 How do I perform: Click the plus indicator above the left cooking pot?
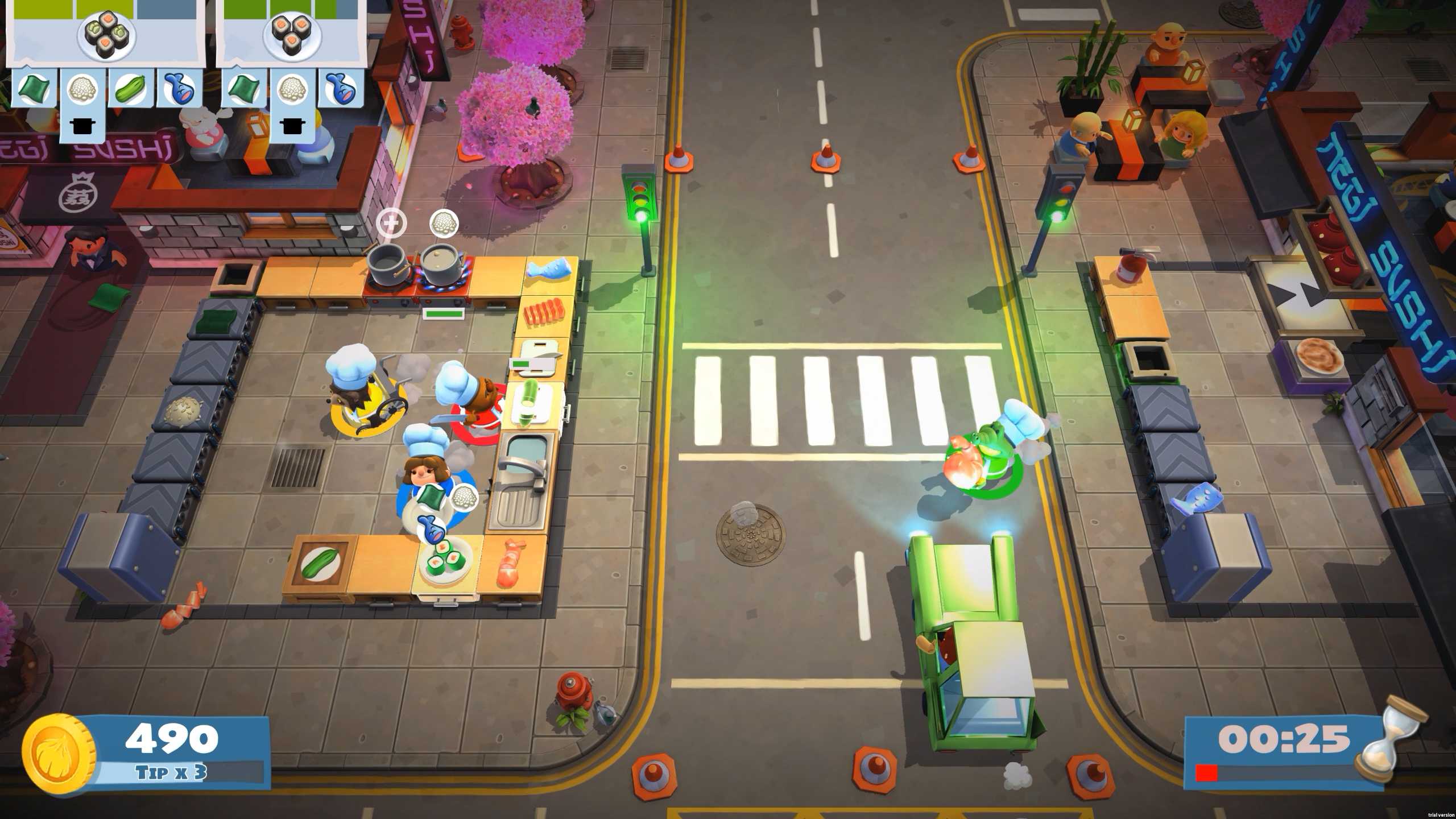click(391, 222)
